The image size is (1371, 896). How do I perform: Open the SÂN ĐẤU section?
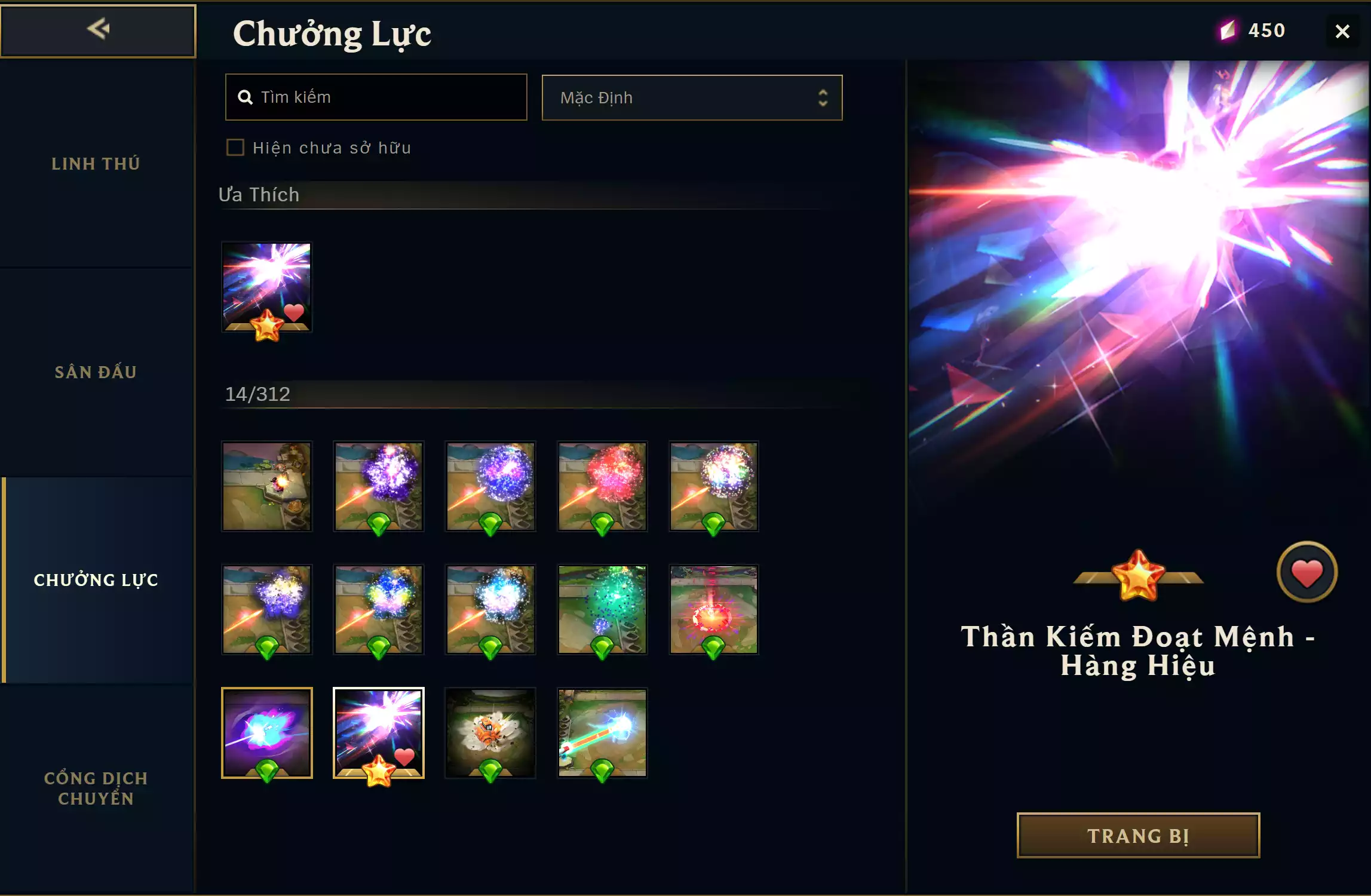tap(96, 371)
